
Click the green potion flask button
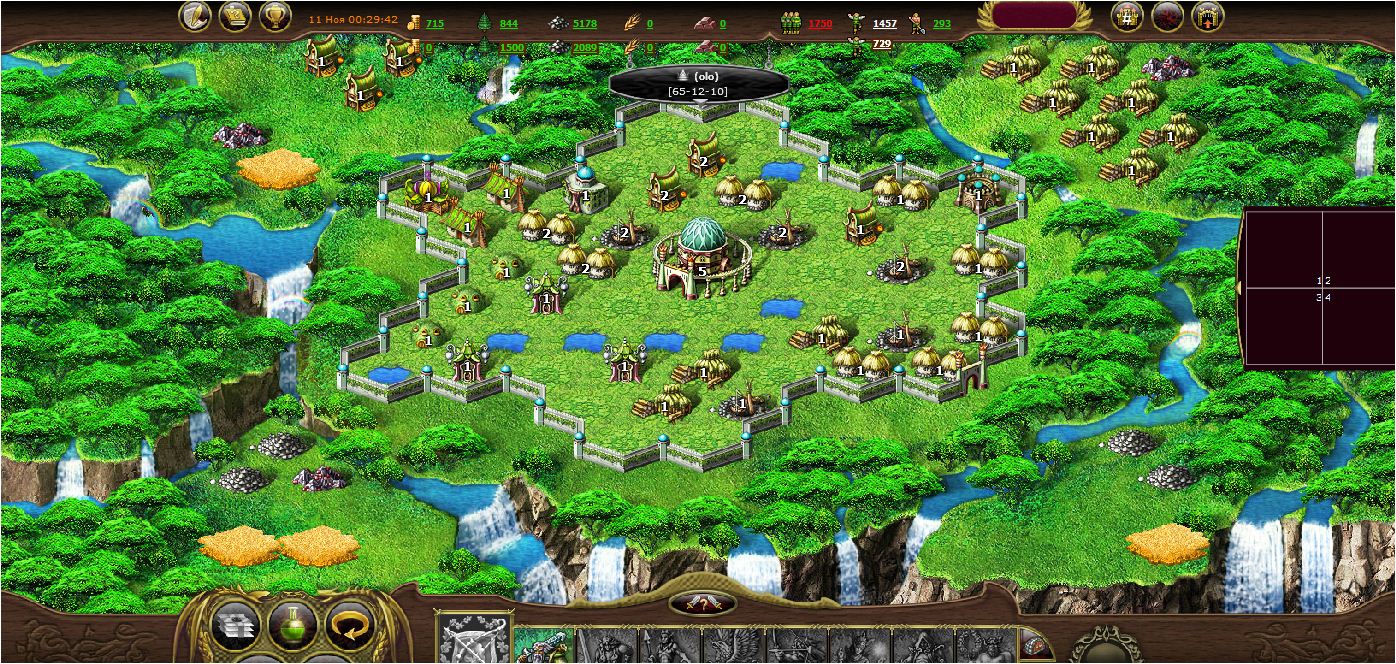[x=292, y=628]
